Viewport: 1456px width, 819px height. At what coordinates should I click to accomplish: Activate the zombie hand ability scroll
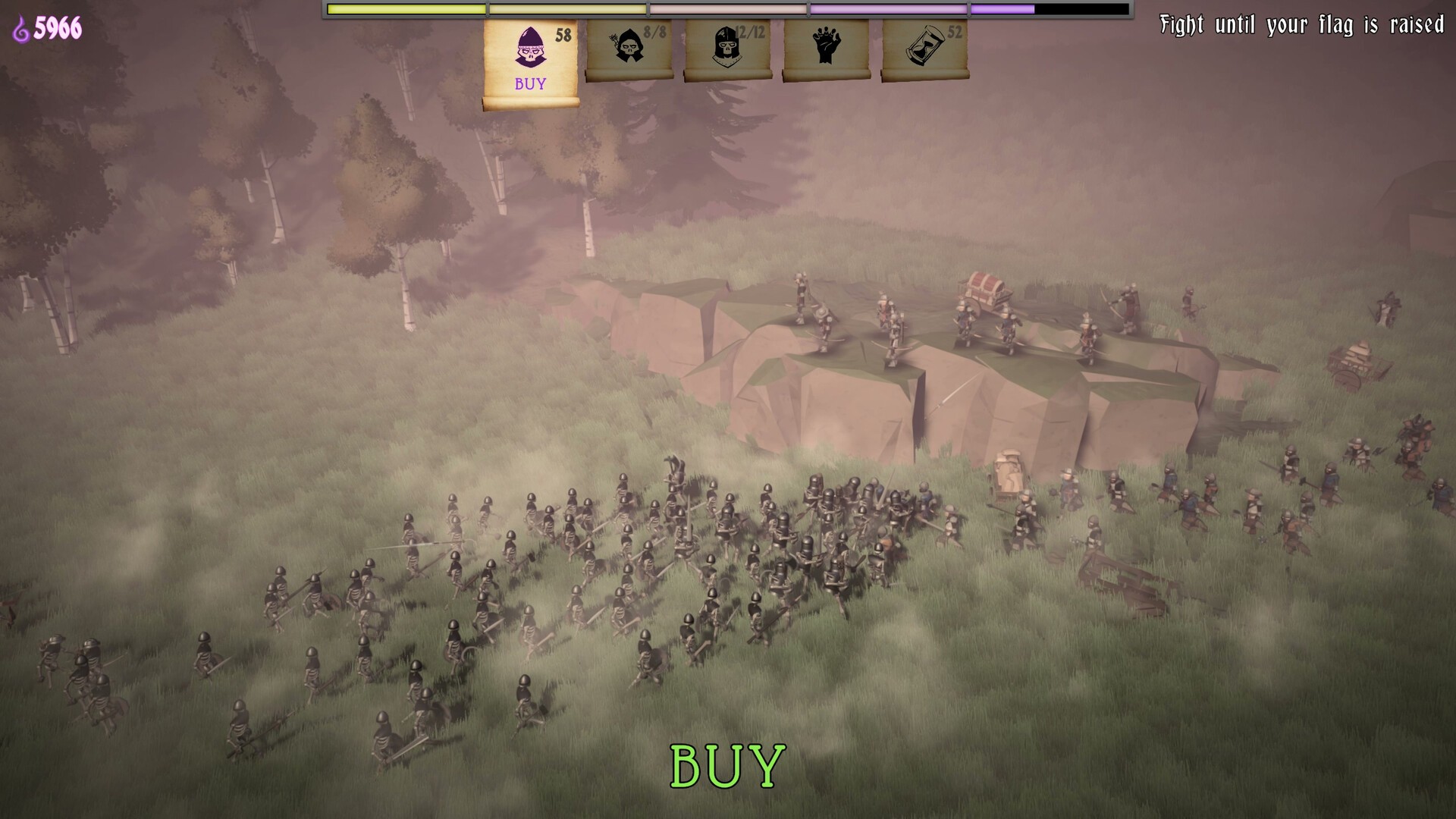826,49
